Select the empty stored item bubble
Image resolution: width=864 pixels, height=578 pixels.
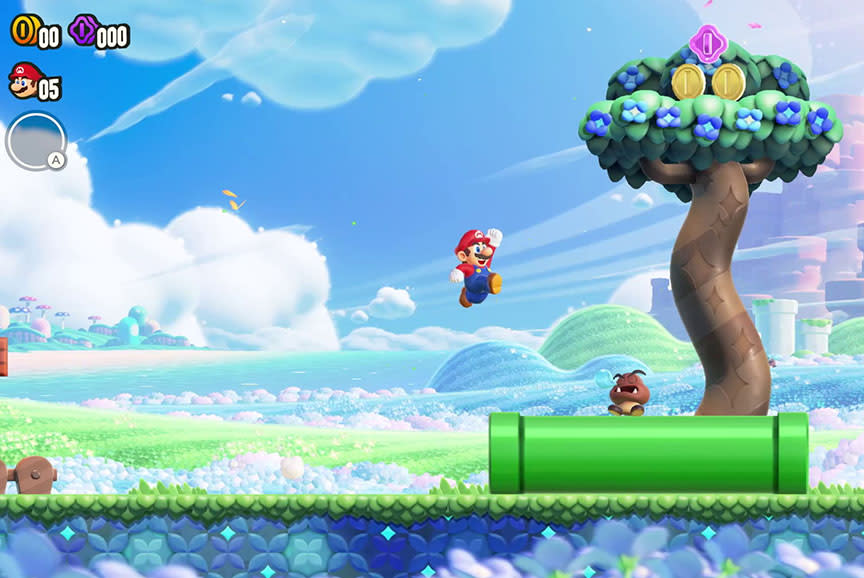pos(35,141)
